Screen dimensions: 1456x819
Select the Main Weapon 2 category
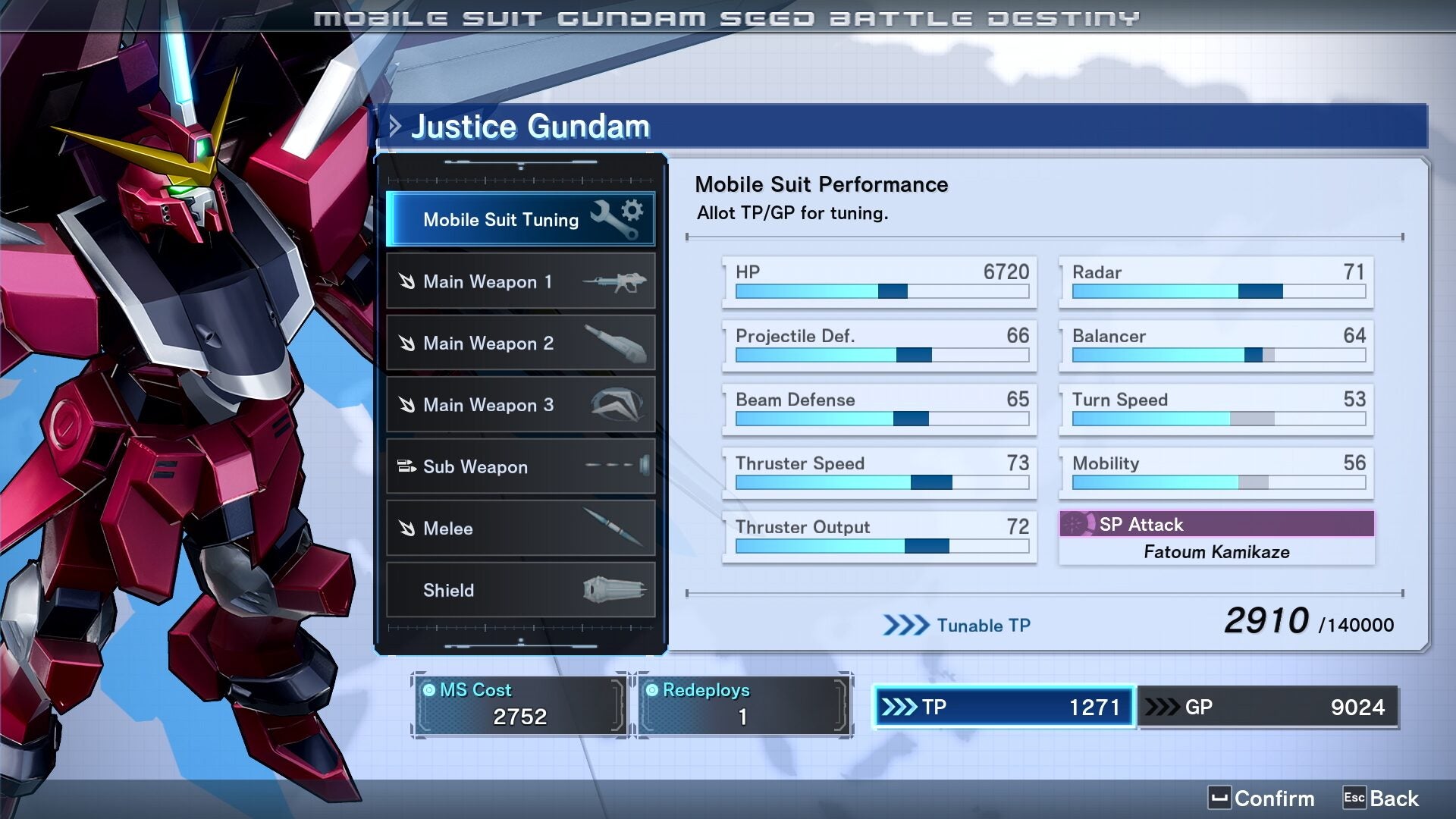pyautogui.click(x=520, y=343)
